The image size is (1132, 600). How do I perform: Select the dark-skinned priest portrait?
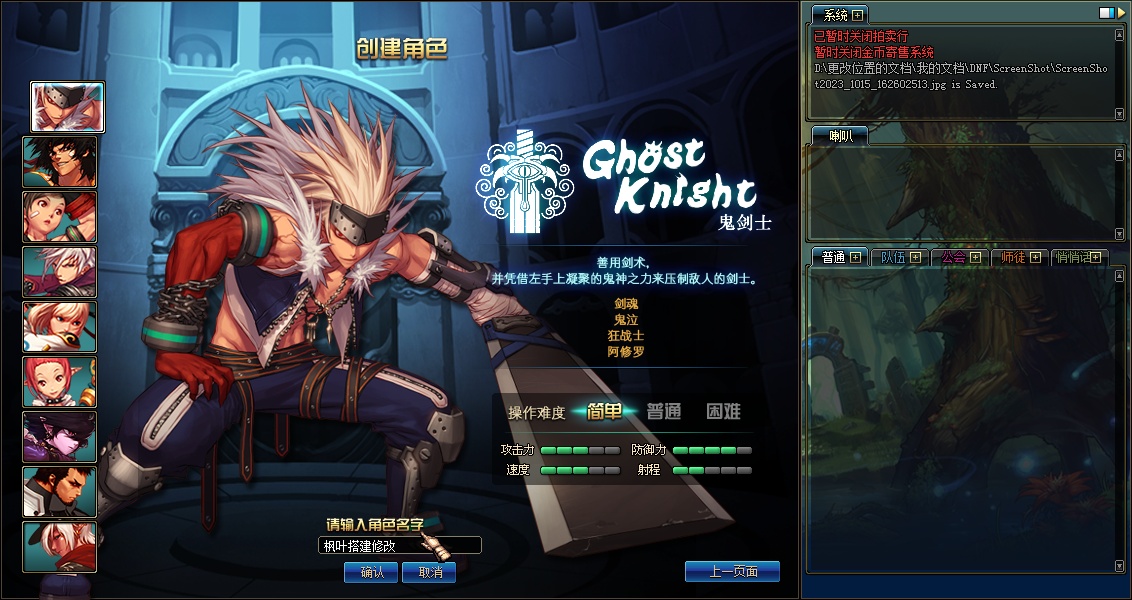pyautogui.click(x=60, y=492)
